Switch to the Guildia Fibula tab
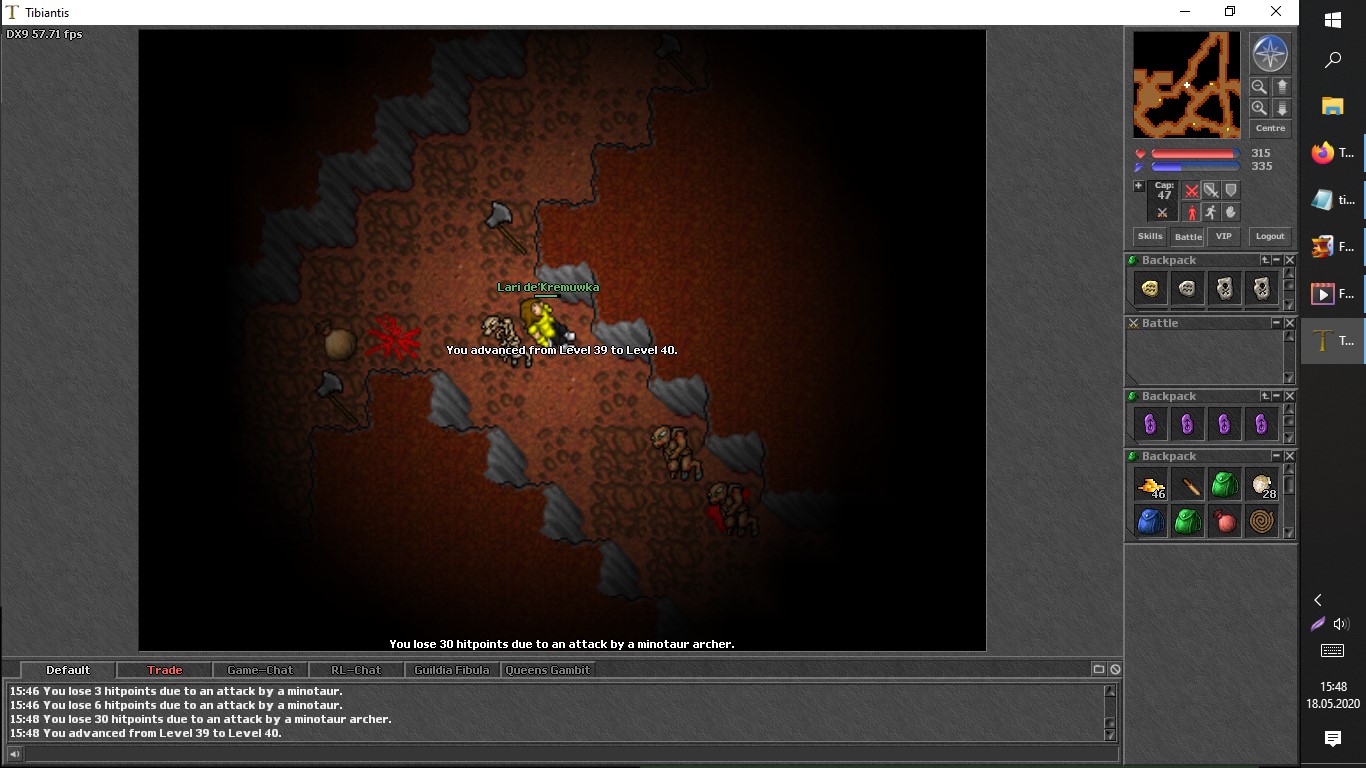 [x=452, y=670]
